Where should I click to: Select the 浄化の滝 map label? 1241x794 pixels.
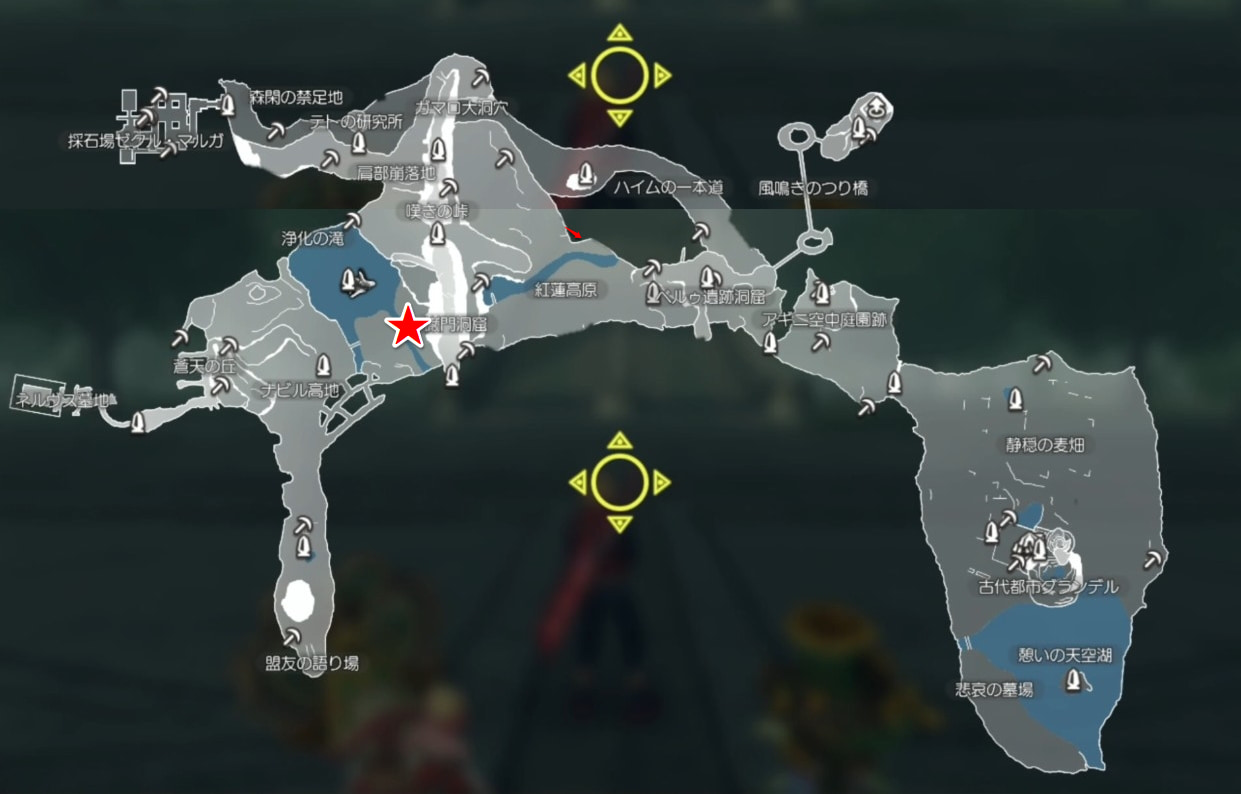coord(312,239)
